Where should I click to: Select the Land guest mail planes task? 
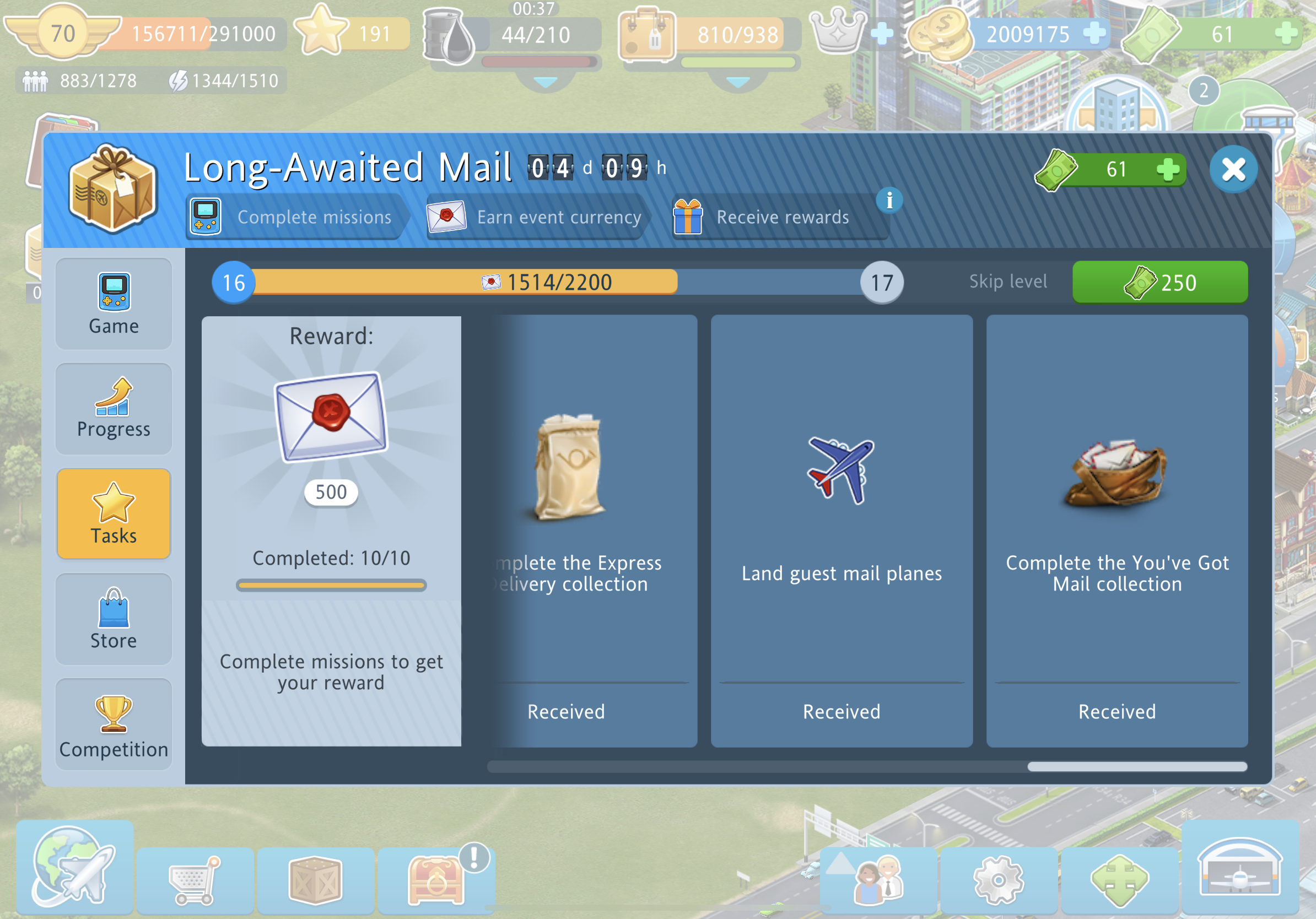point(842,531)
